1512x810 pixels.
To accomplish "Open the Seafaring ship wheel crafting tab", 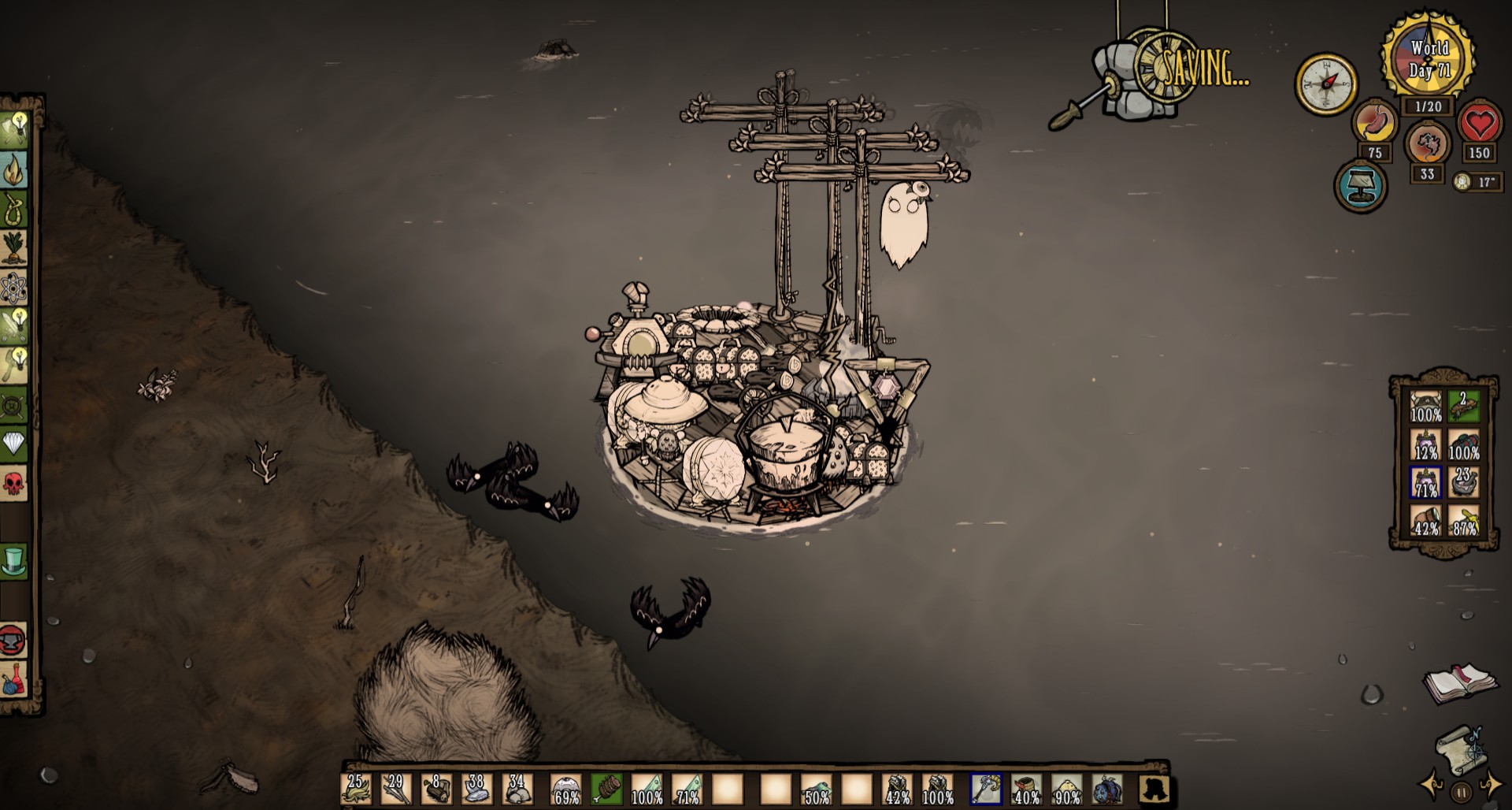I will pyautogui.click(x=15, y=405).
